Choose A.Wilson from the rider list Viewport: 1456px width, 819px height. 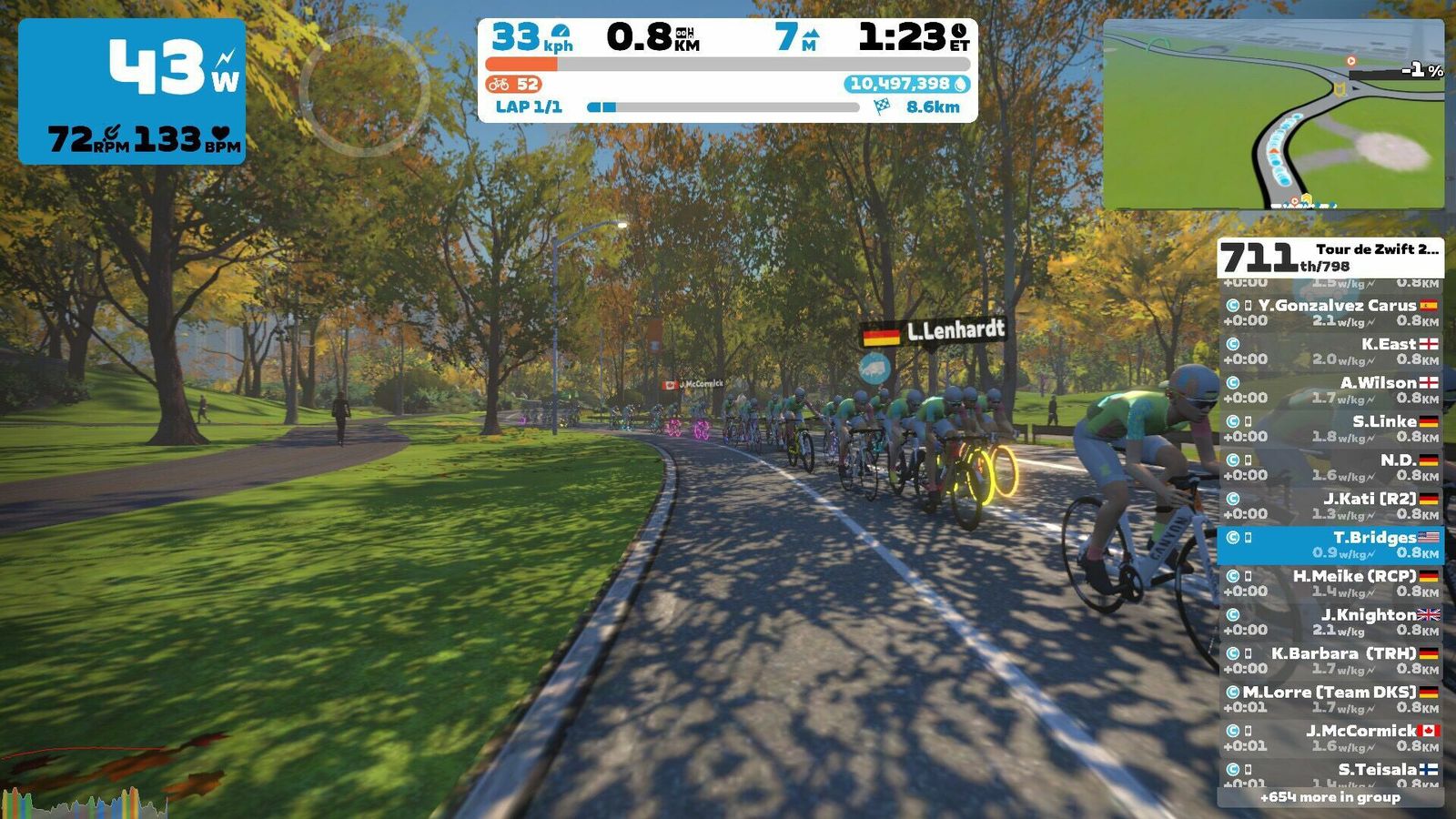point(1330,390)
